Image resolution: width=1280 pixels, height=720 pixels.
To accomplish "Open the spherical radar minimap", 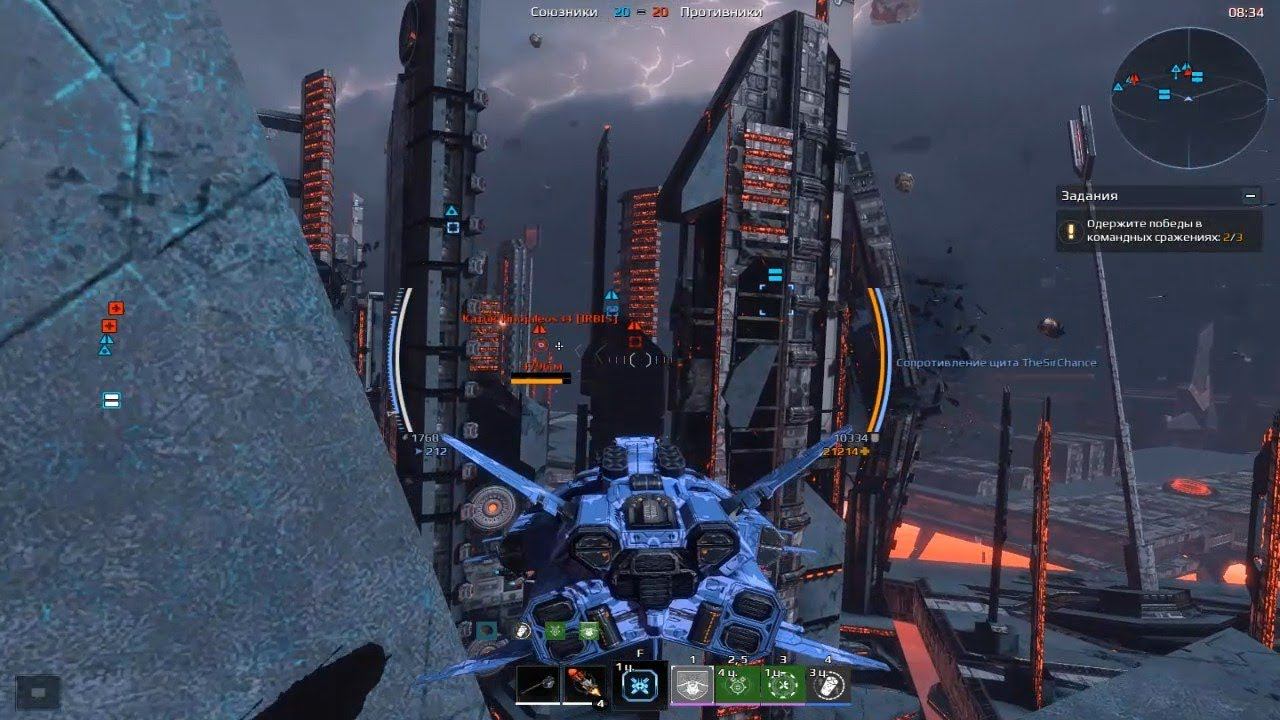I will tap(1188, 97).
